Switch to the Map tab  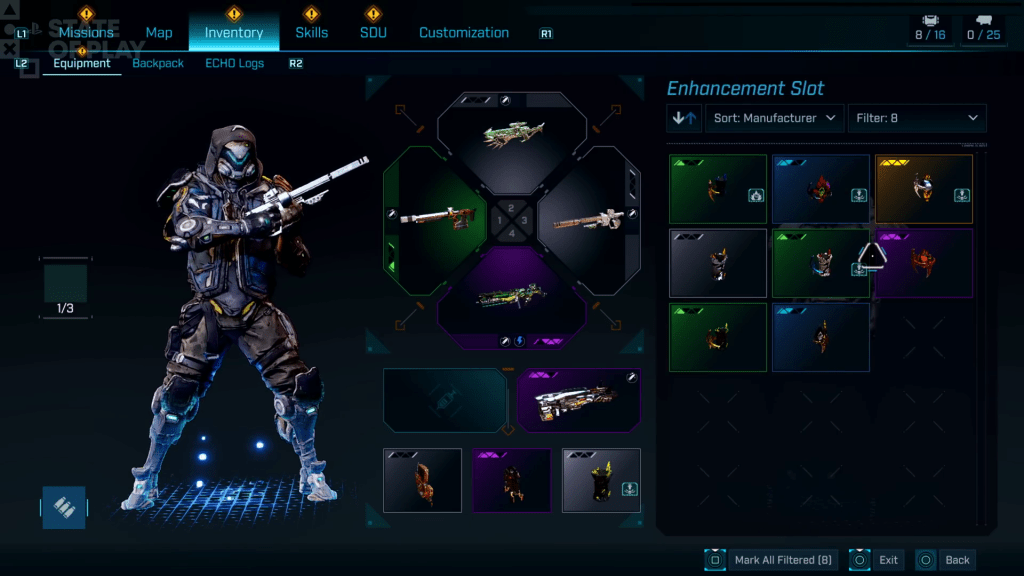tap(159, 32)
